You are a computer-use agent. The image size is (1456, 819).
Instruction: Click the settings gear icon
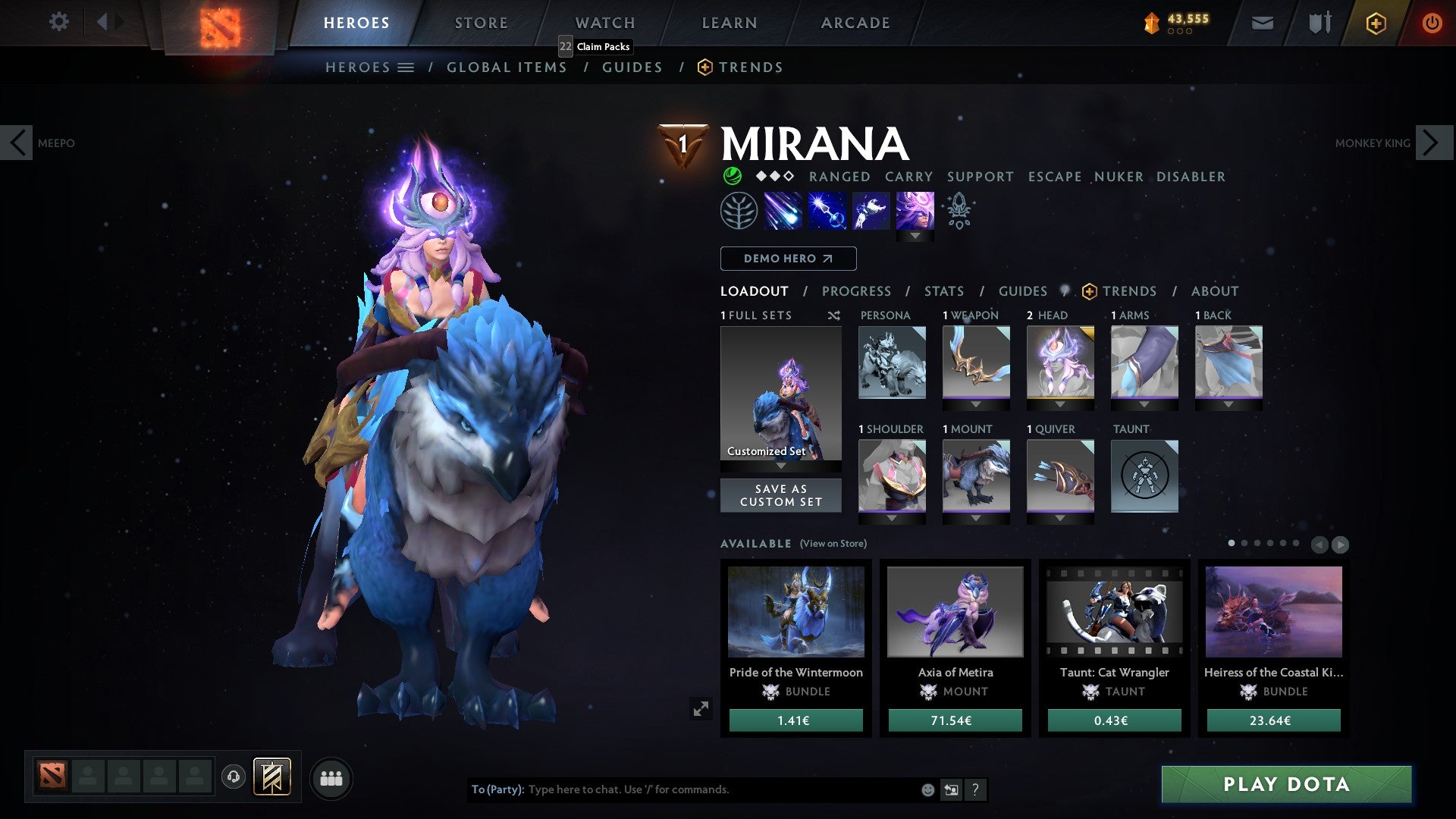[59, 22]
